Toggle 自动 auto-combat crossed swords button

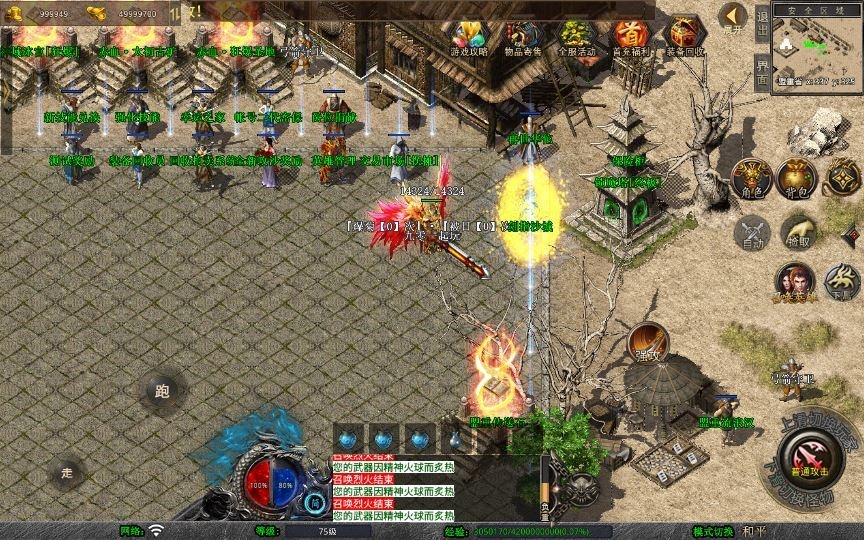pyautogui.click(x=751, y=233)
